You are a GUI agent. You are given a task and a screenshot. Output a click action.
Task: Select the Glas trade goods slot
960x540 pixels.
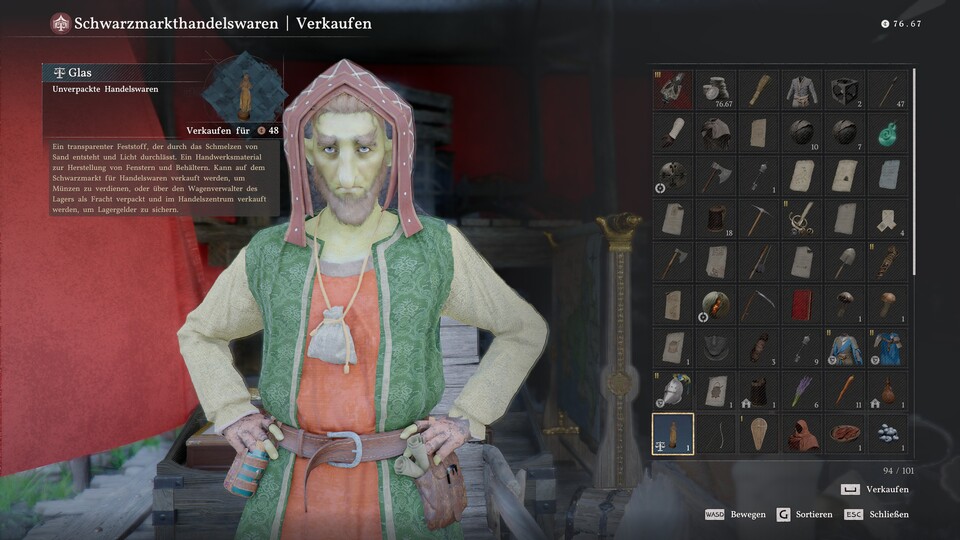pyautogui.click(x=673, y=434)
